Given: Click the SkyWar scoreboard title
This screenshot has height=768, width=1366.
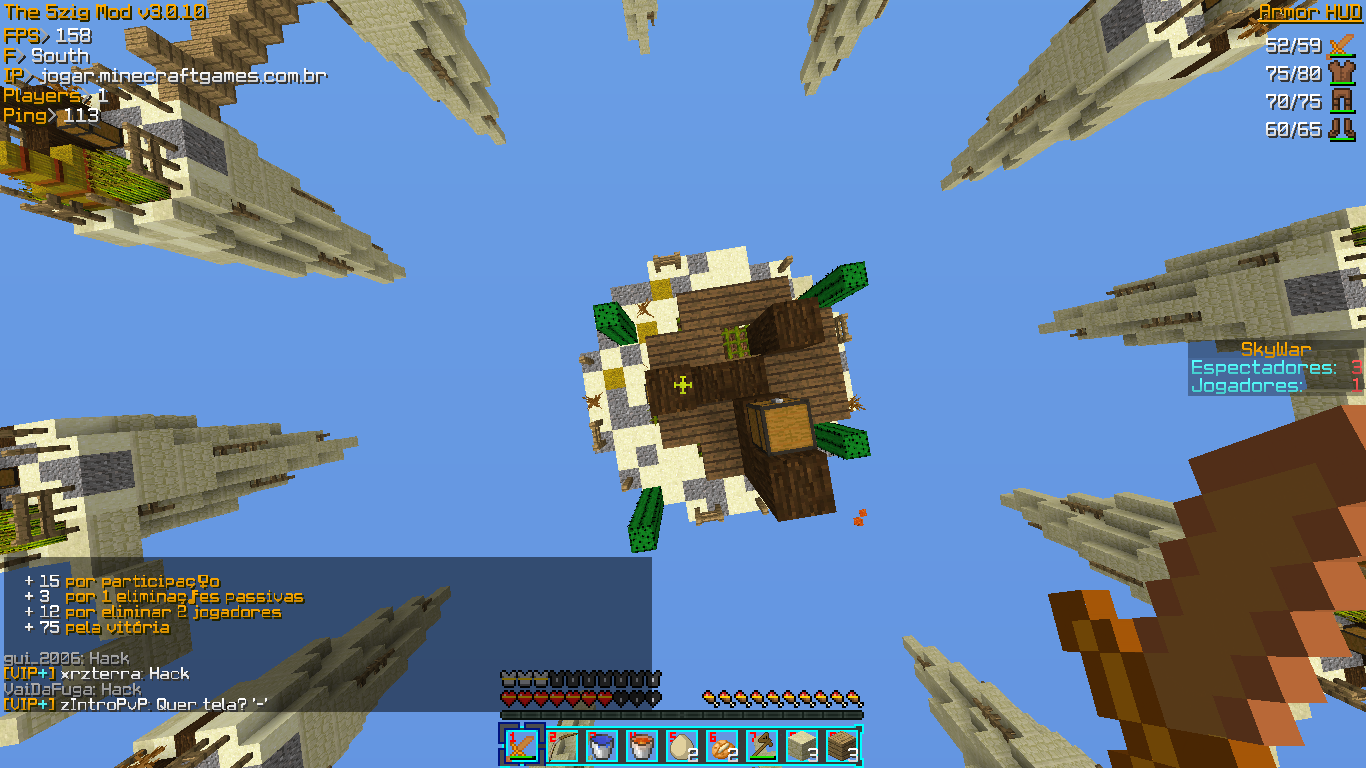Looking at the screenshot, I should click(x=1275, y=349).
